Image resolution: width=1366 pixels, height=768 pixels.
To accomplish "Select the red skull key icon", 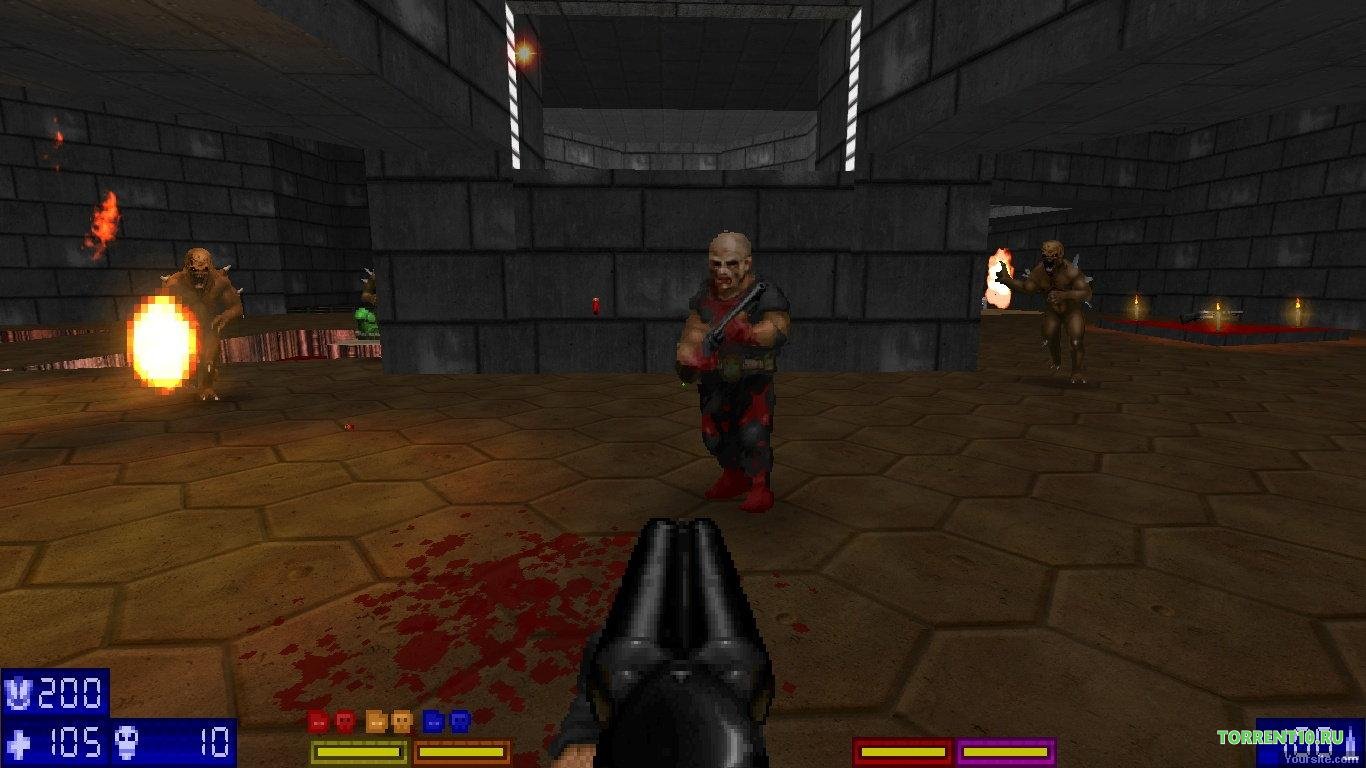I will click(345, 721).
